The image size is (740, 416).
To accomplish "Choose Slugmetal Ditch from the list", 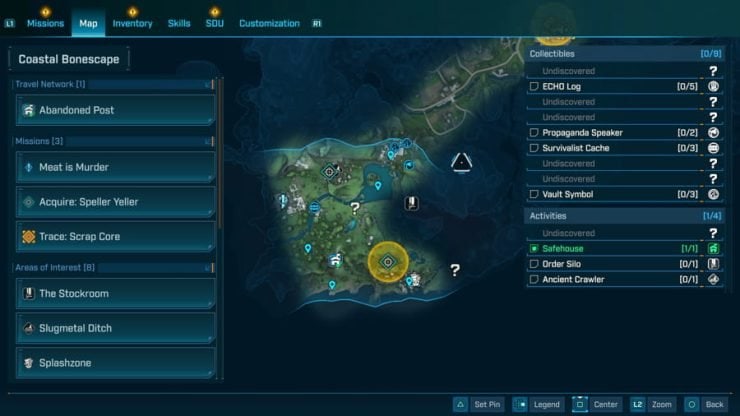I will click(x=115, y=328).
